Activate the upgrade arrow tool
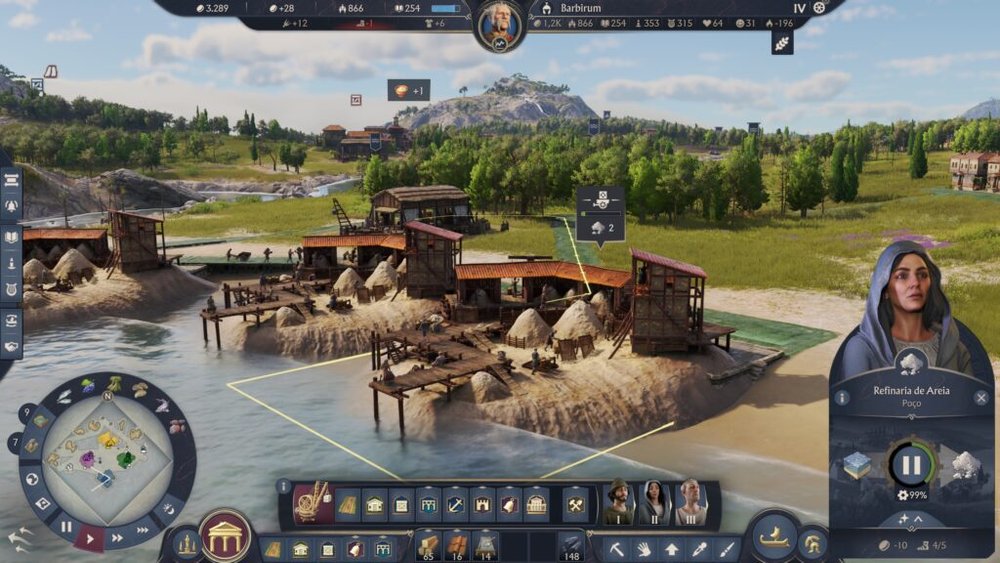Viewport: 1000px width, 563px height. pyautogui.click(x=671, y=549)
